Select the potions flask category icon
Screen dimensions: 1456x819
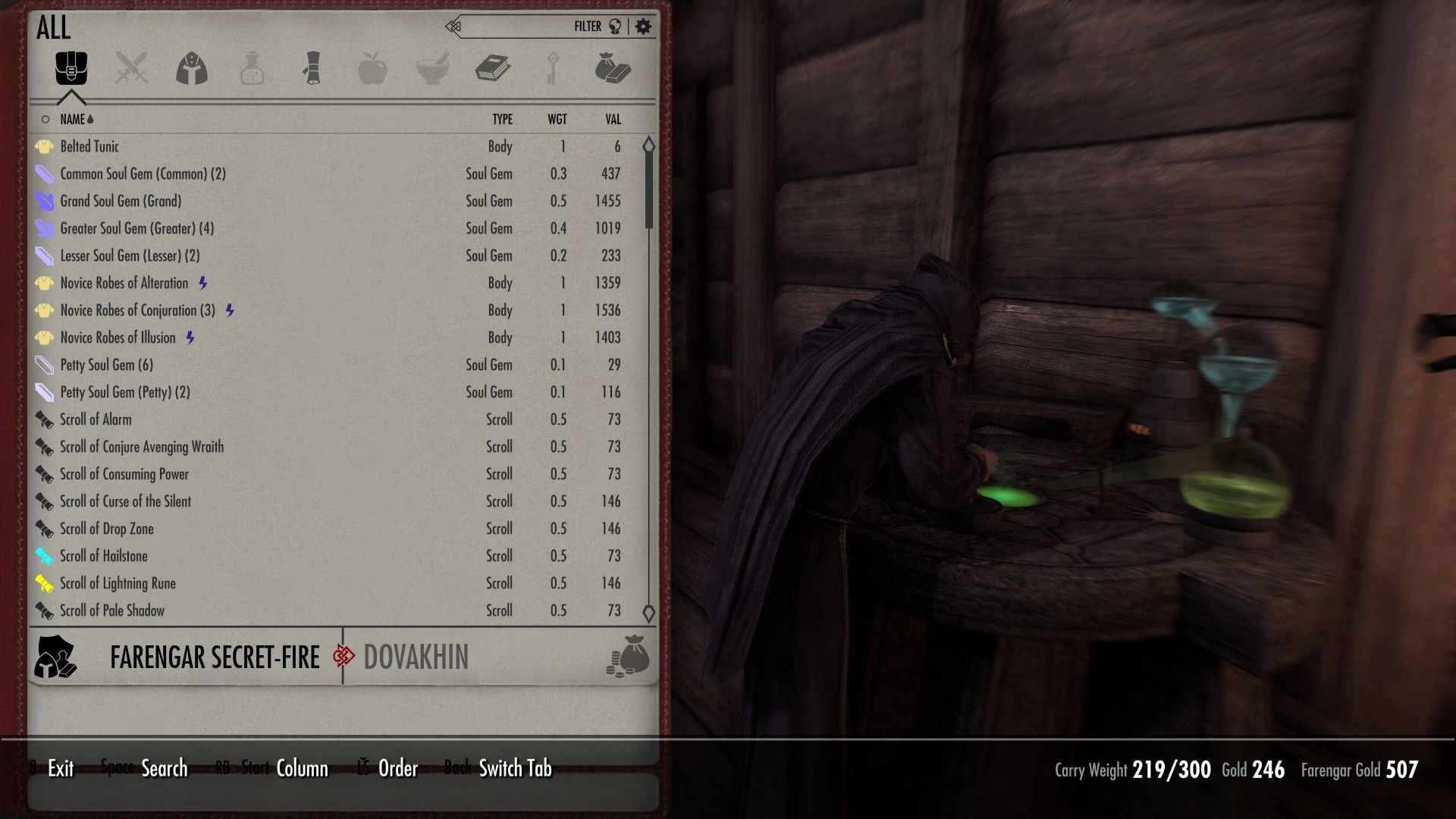[252, 68]
